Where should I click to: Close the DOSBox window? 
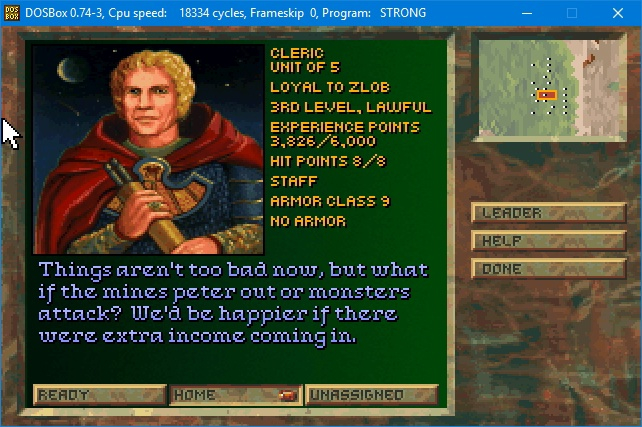click(617, 13)
